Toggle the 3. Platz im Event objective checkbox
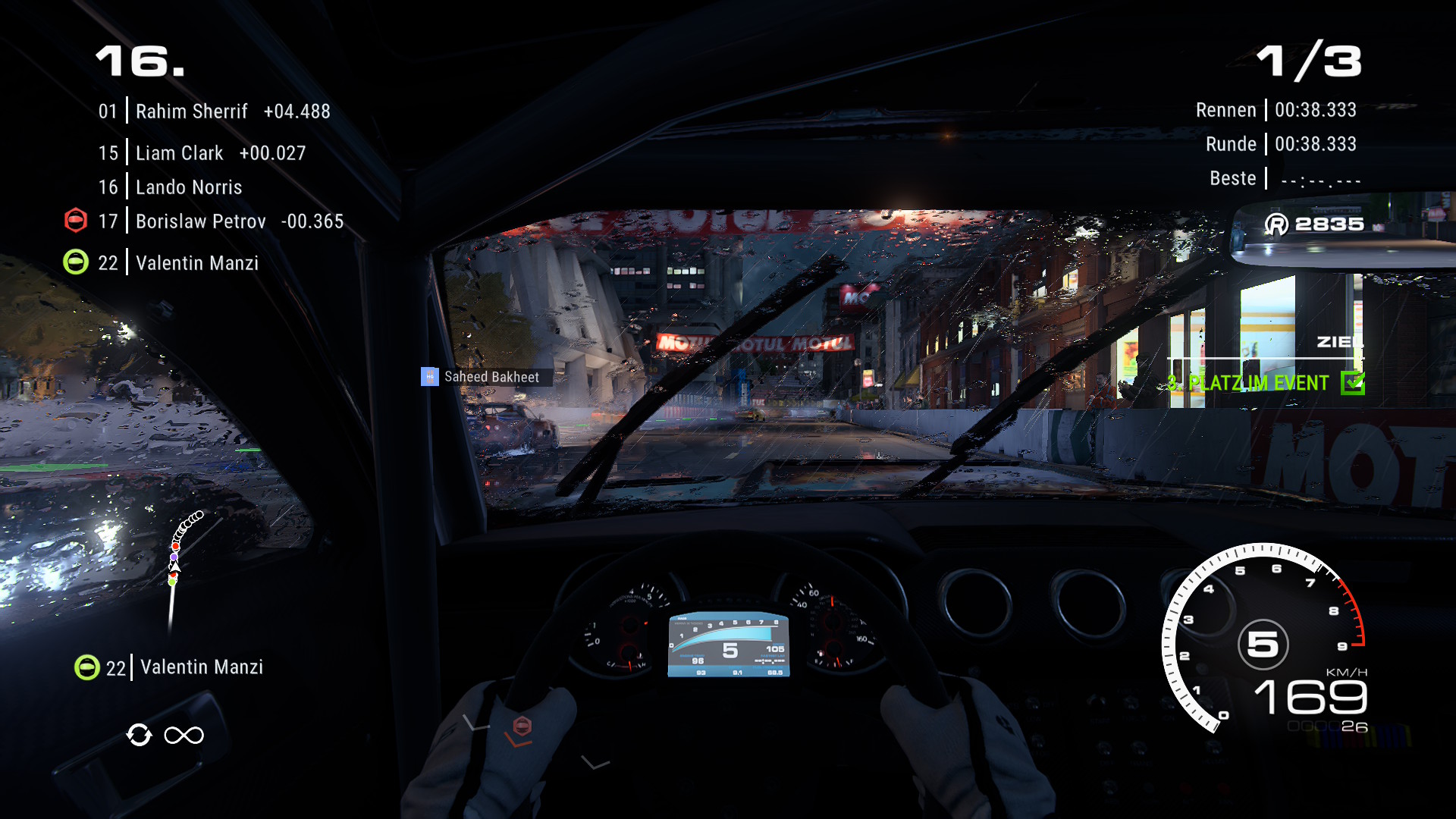The image size is (1456, 819). click(x=1352, y=383)
